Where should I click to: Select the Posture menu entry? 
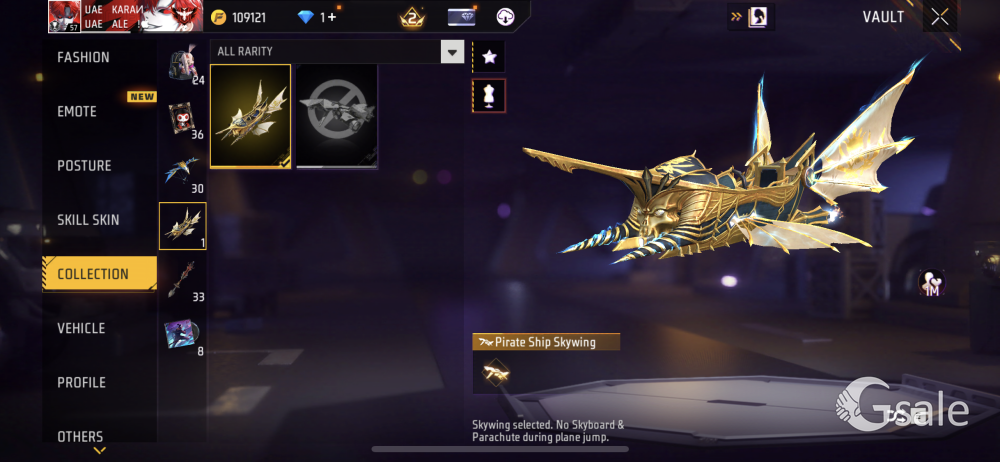(x=84, y=166)
